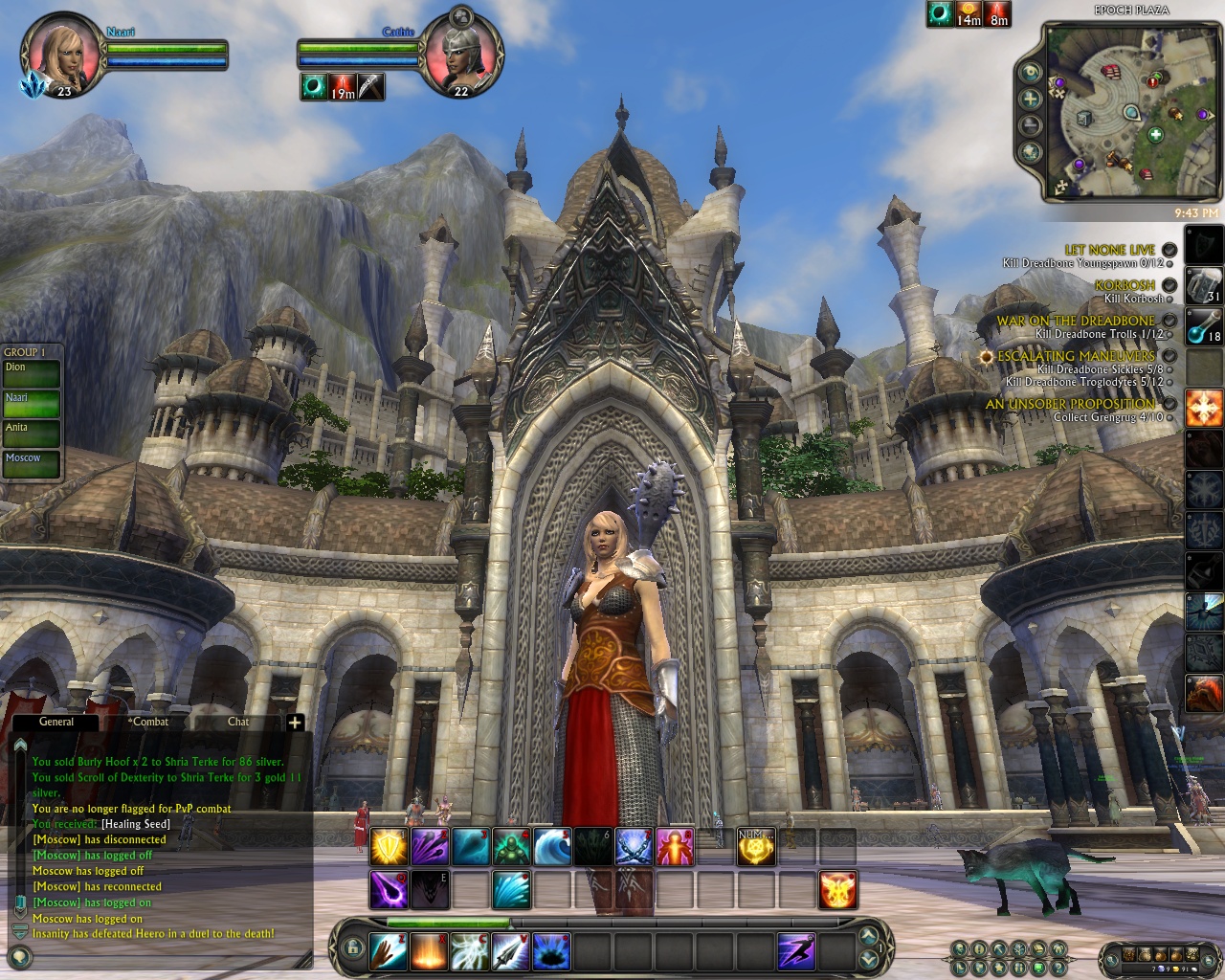Select party member Dion in group list

pyautogui.click(x=31, y=373)
